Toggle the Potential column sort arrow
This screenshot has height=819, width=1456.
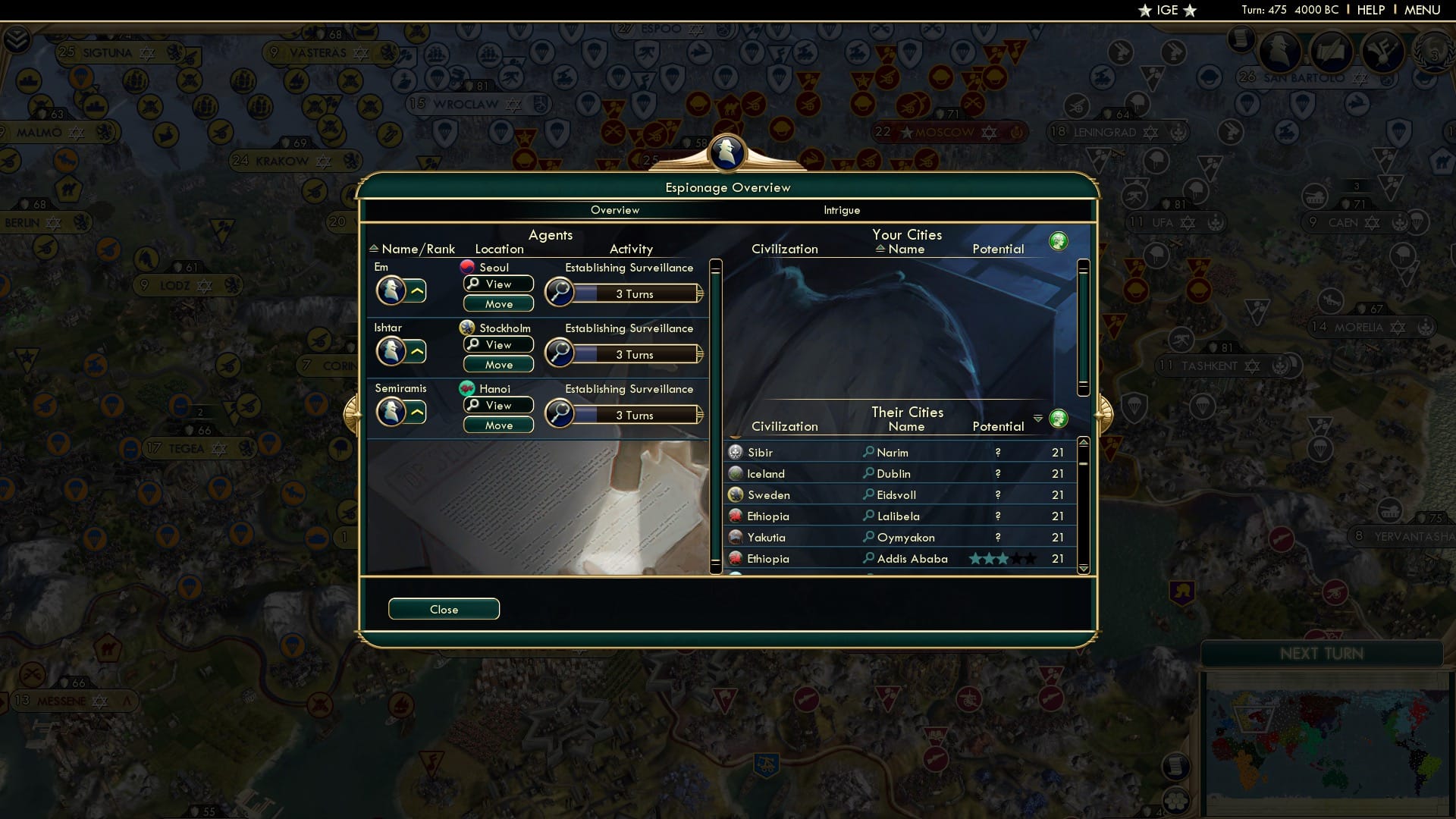pyautogui.click(x=1038, y=418)
